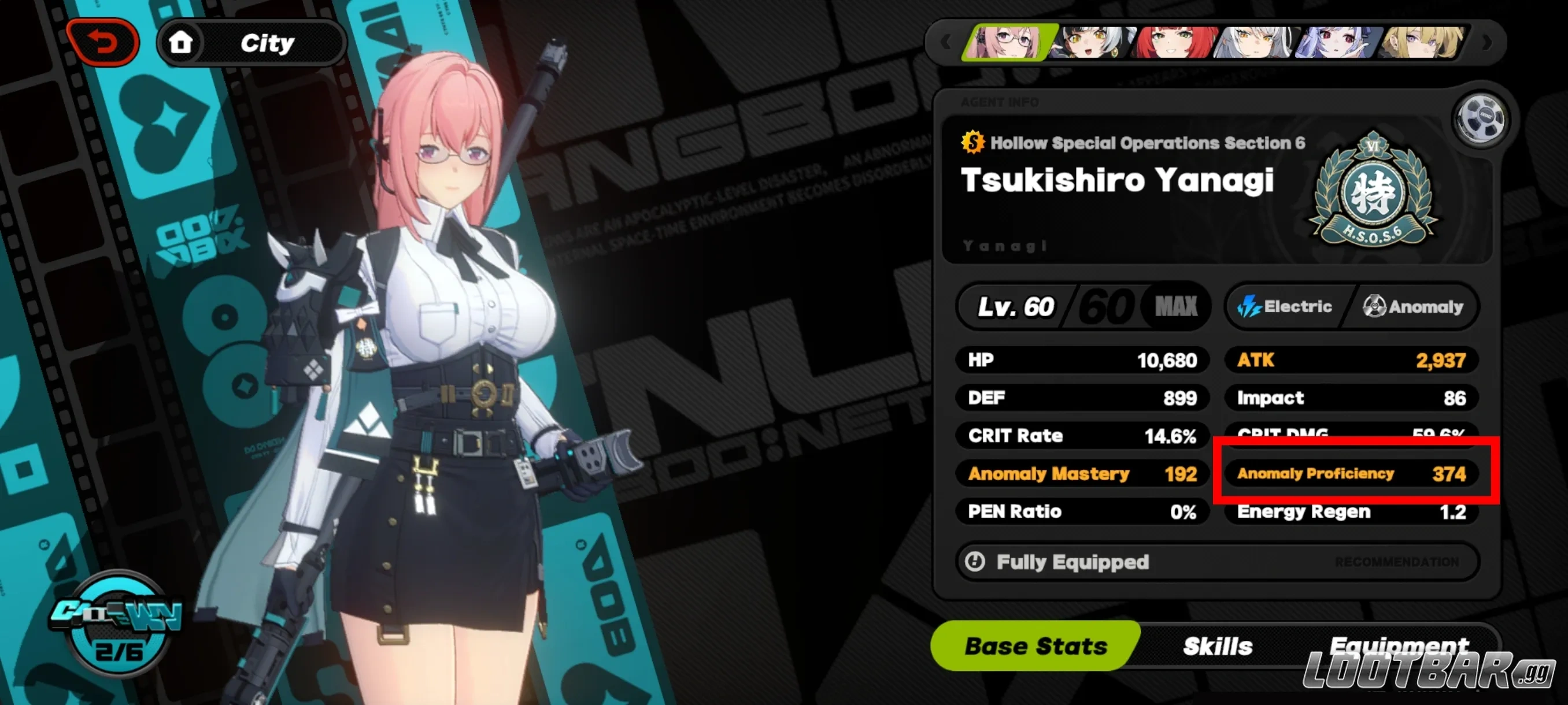
Task: Click the red back arrow button
Action: click(x=103, y=43)
